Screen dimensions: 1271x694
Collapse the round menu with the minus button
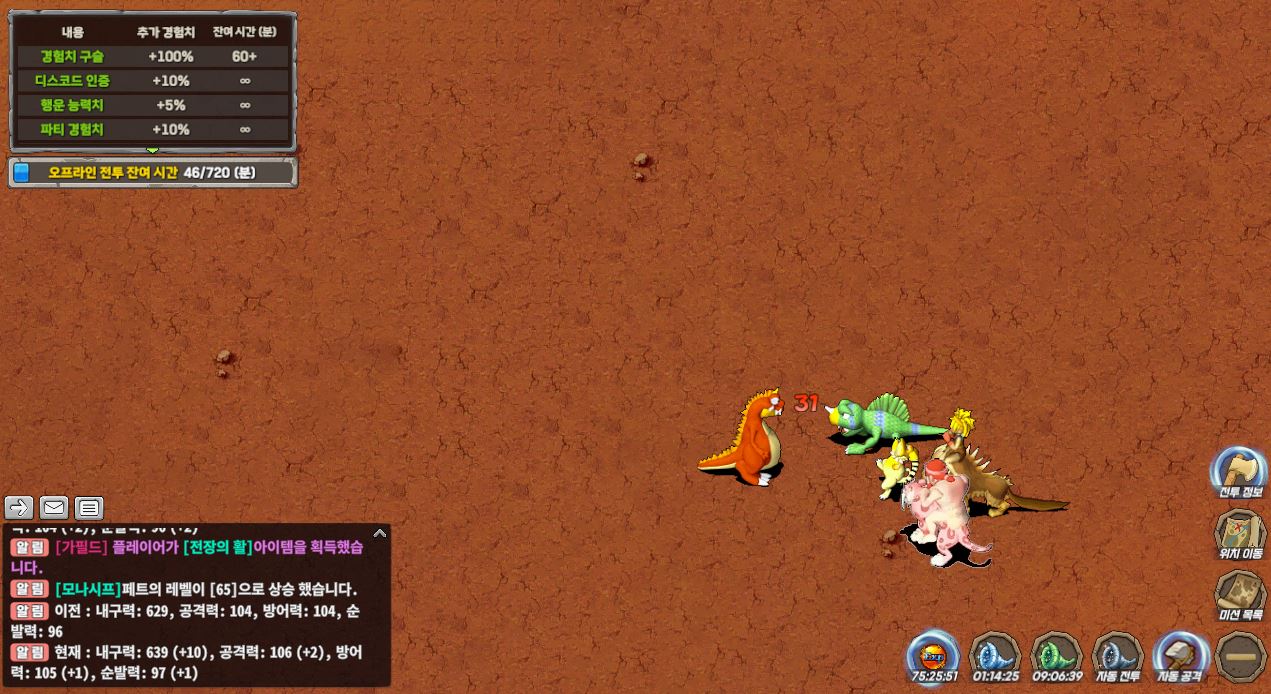[1241, 657]
